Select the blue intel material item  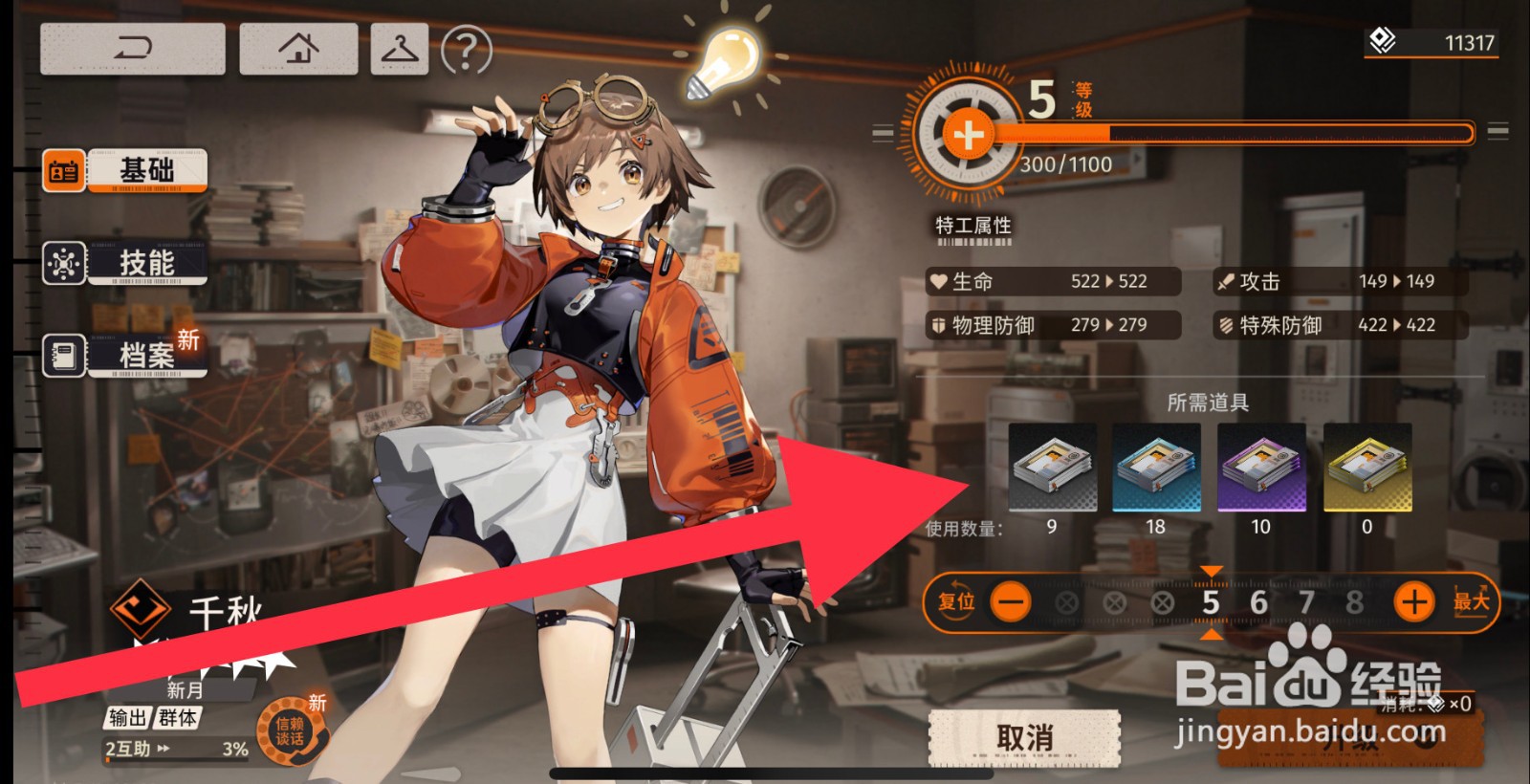tap(1156, 468)
